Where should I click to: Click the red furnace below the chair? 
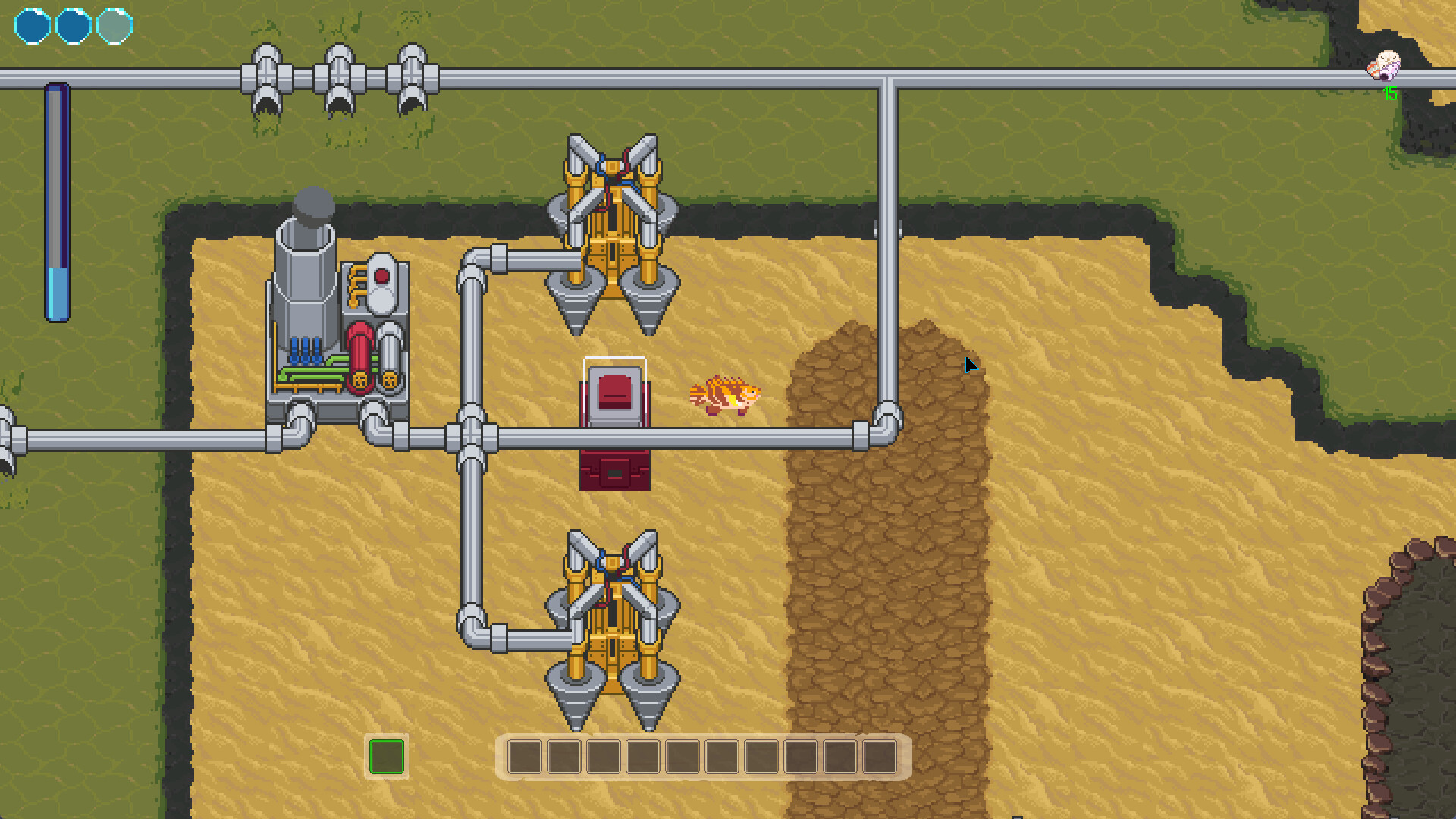[614, 469]
